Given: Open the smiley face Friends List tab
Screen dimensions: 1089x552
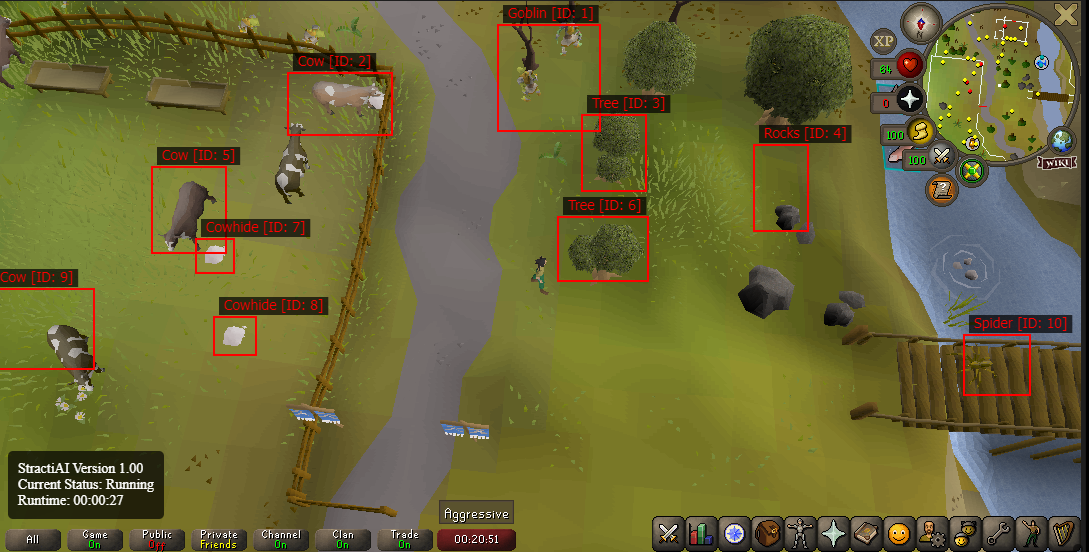Looking at the screenshot, I should click(899, 533).
